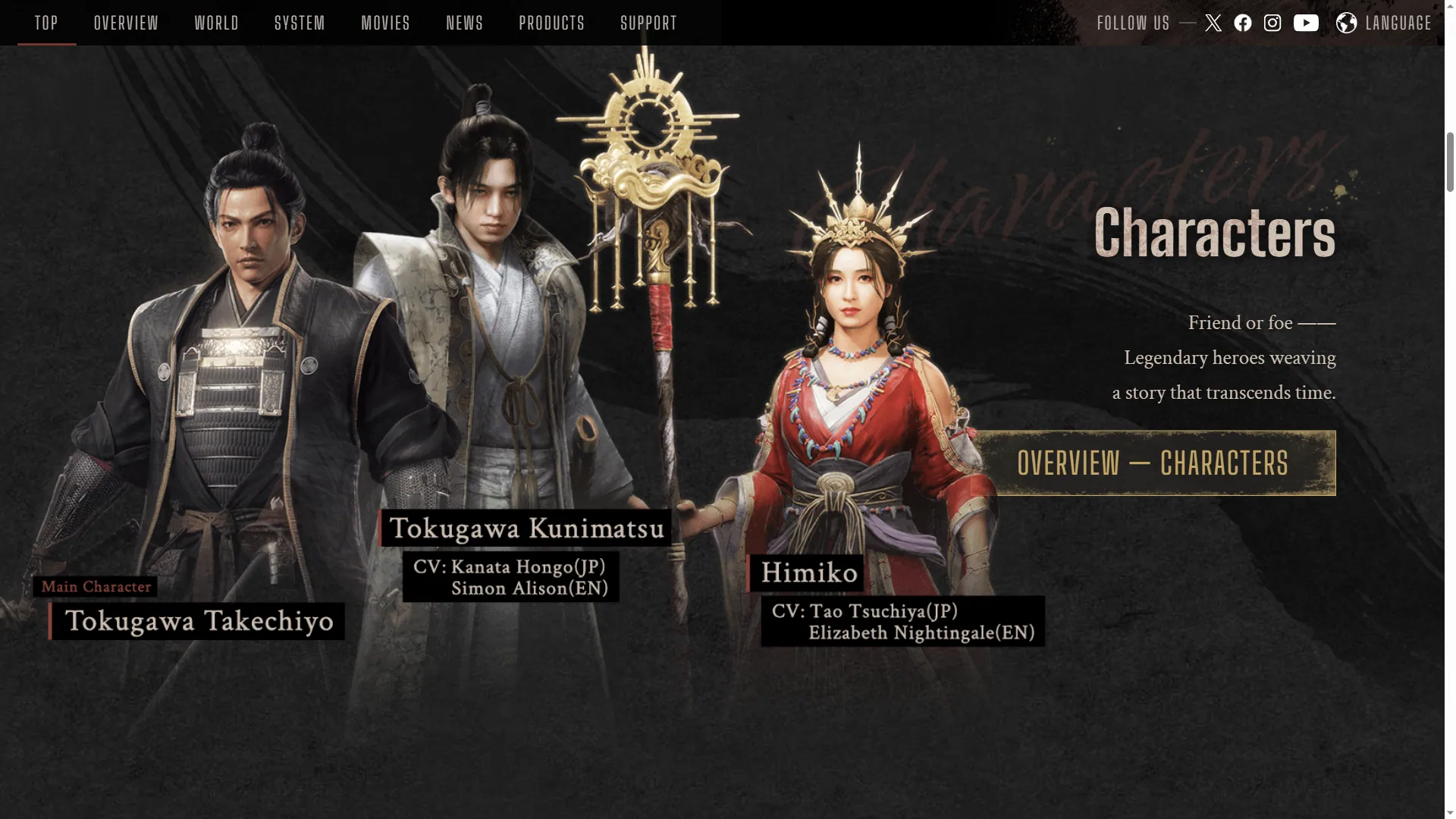Open the News page
Image resolution: width=1456 pixels, height=819 pixels.
pos(465,23)
